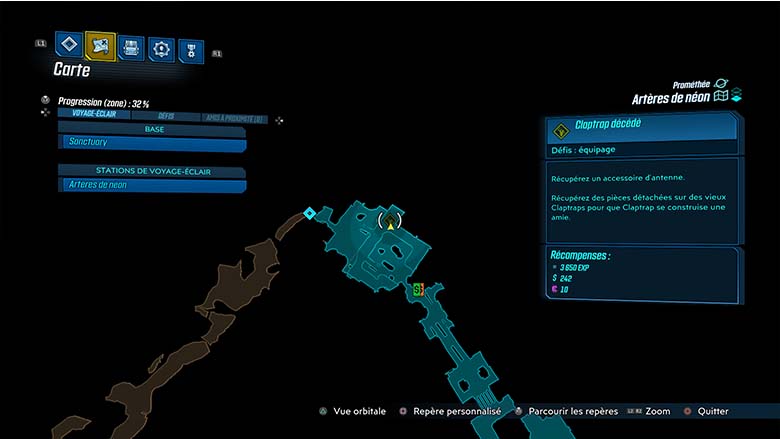Select the yellow Carte map tab

coord(99,45)
